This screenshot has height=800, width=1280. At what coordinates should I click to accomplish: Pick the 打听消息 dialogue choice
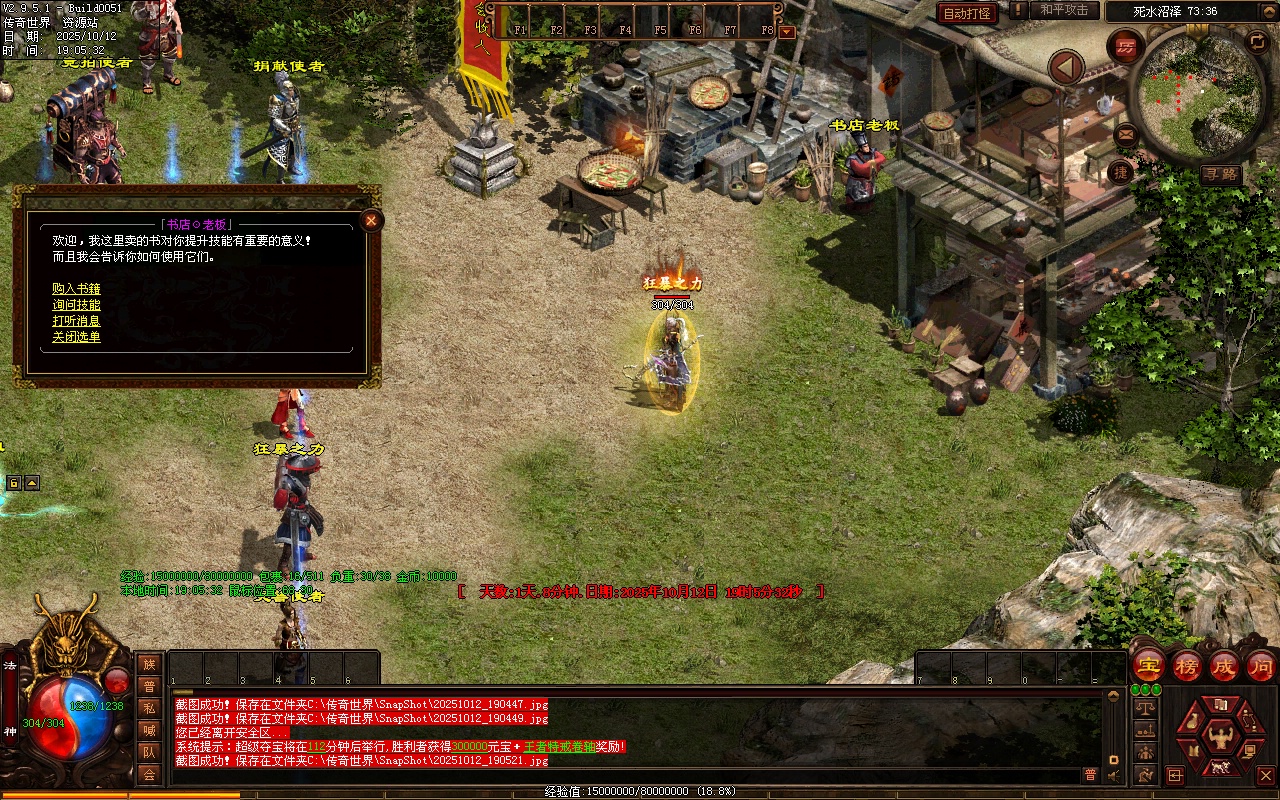76,321
